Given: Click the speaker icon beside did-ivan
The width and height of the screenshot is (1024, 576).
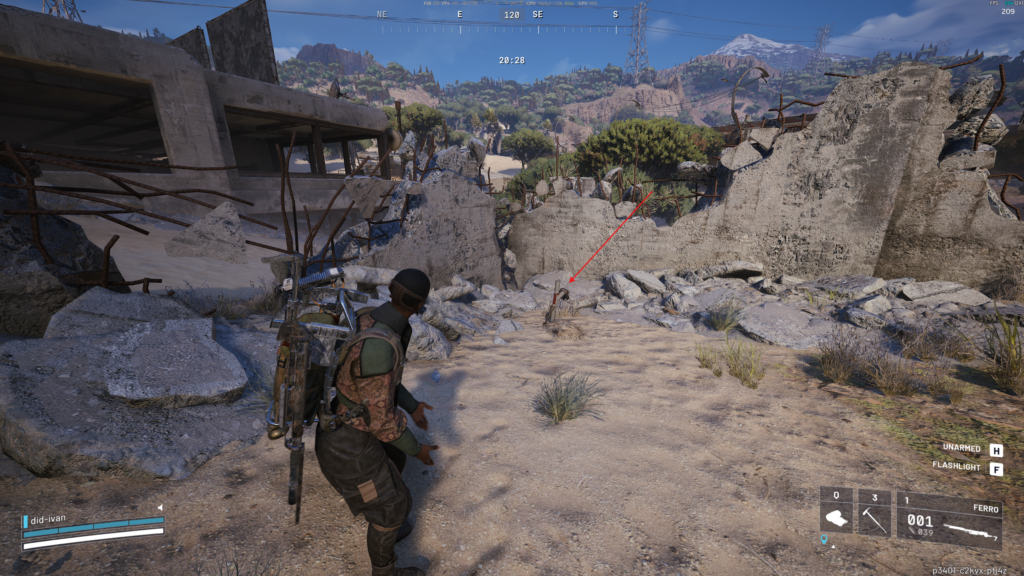Looking at the screenshot, I should click(x=159, y=508).
